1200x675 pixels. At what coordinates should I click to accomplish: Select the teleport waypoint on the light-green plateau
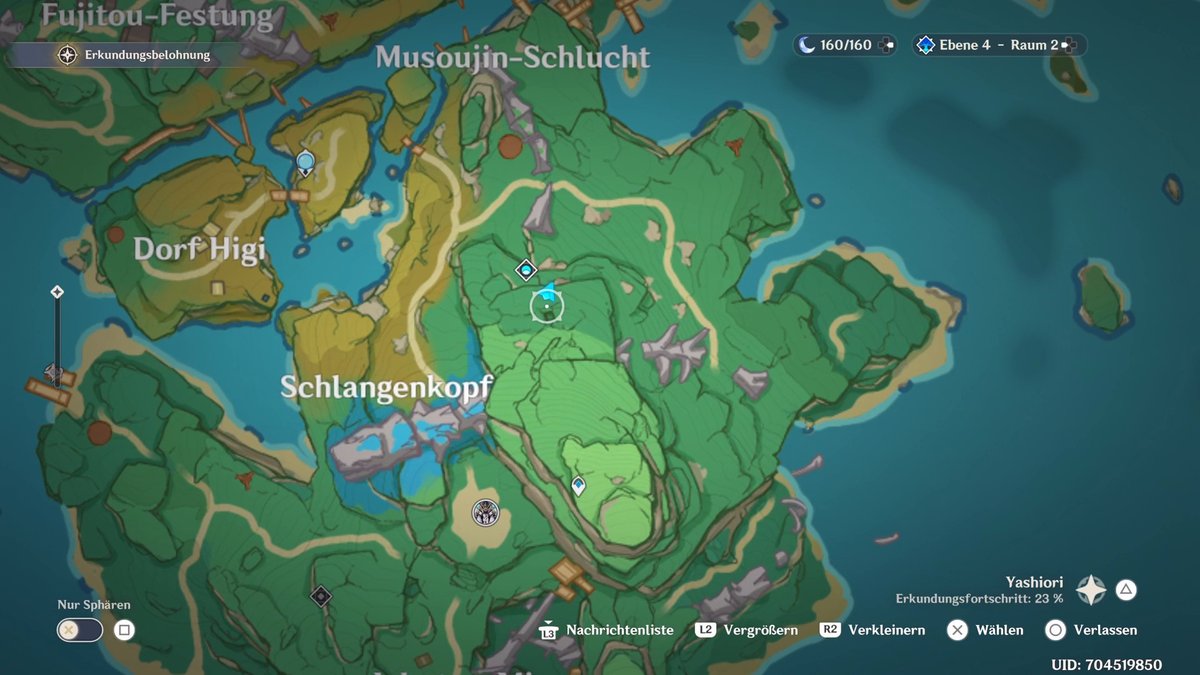578,486
